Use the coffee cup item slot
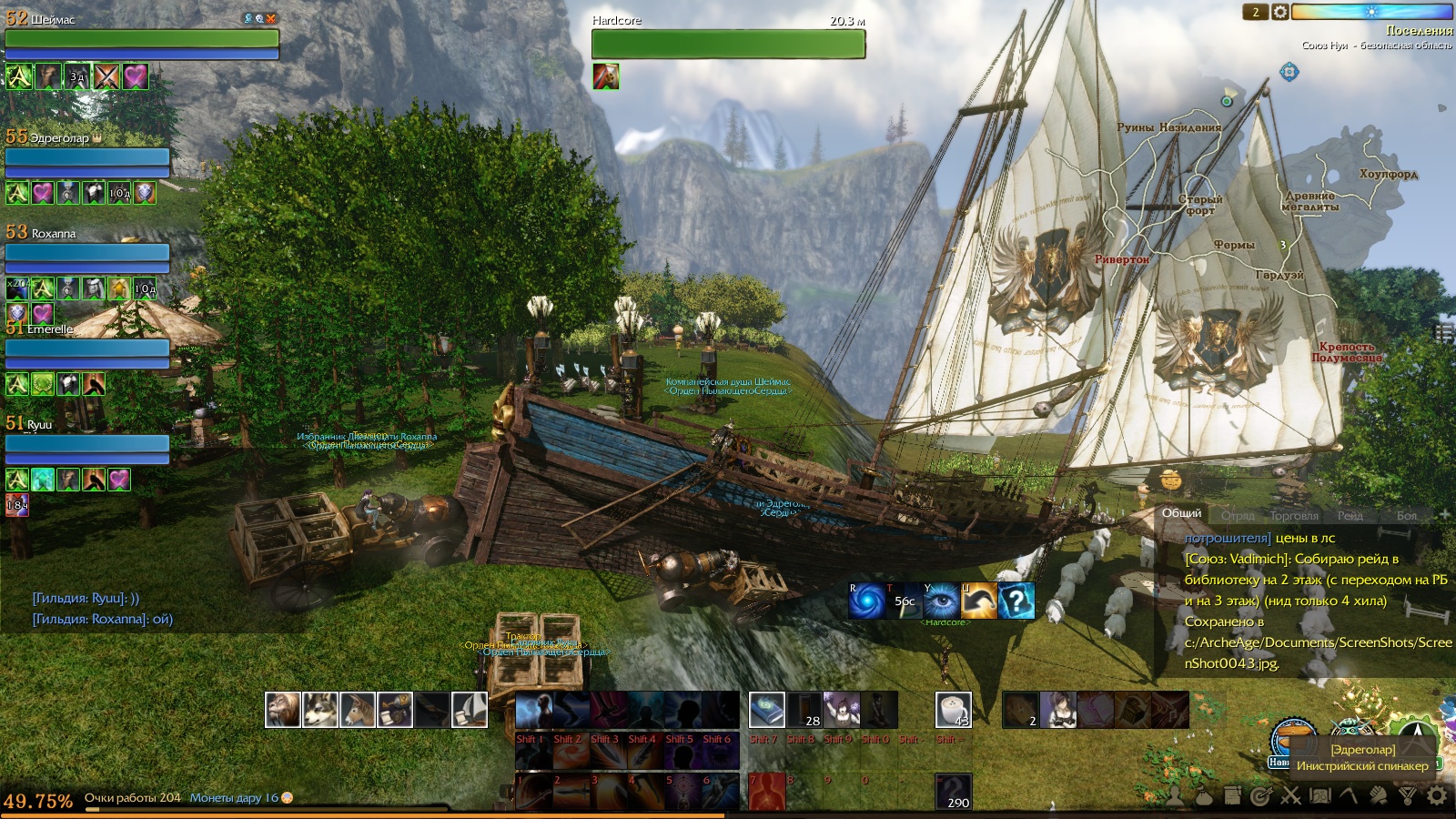This screenshot has width=1456, height=819. (x=953, y=710)
